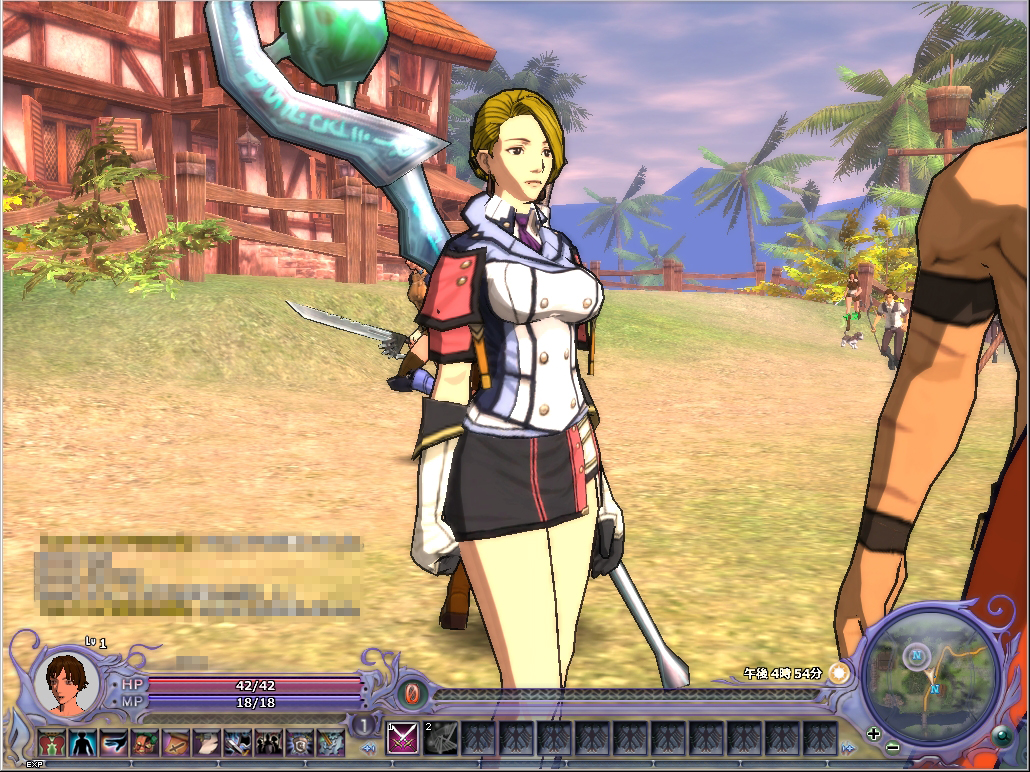Select the greyed-out skill in hotbar slot 2
Screen dimensions: 1030x772
[441, 738]
